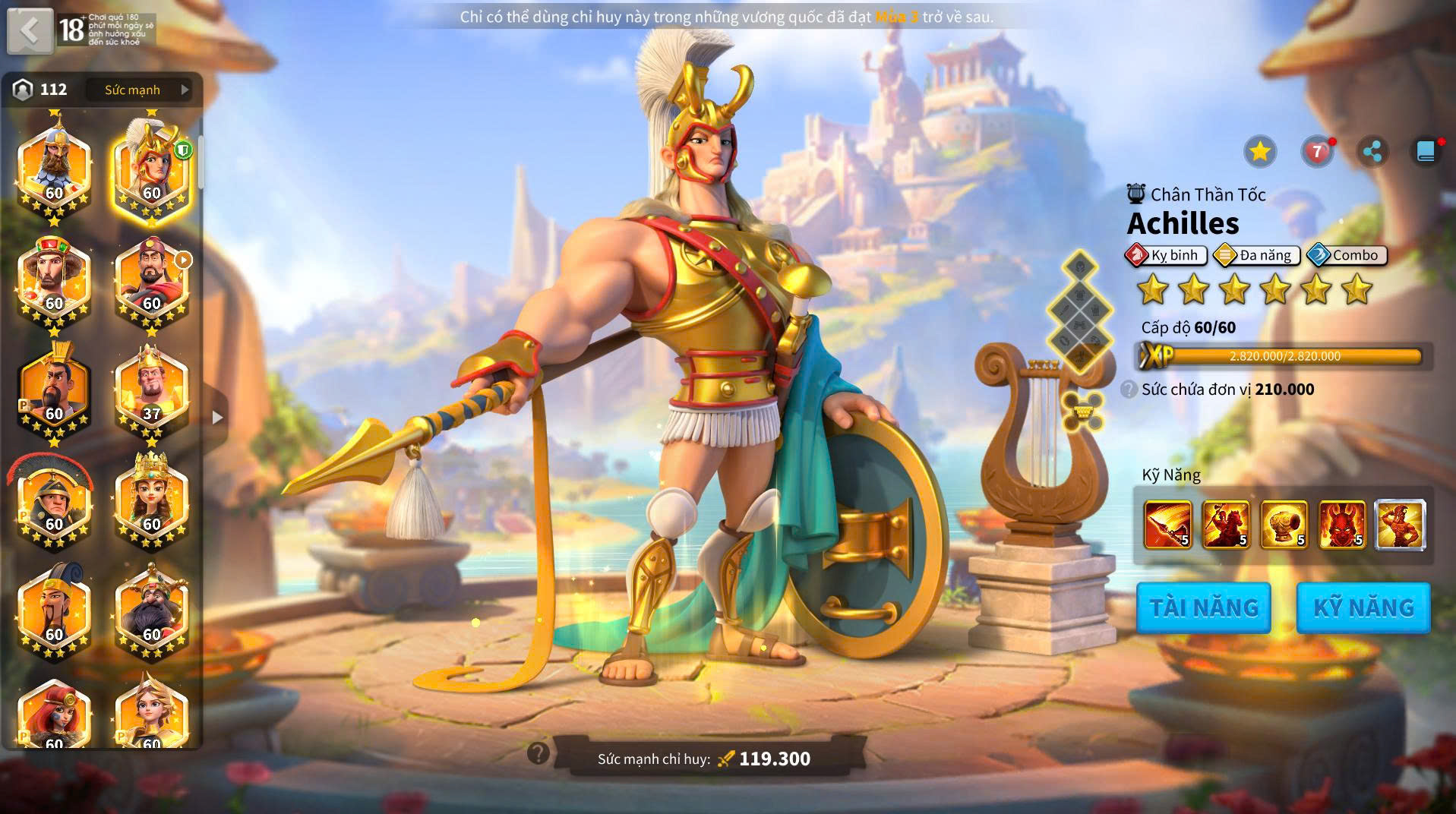Image resolution: width=1456 pixels, height=814 pixels.
Task: Open the KỸ NĂNG skills screen
Action: [x=1363, y=607]
